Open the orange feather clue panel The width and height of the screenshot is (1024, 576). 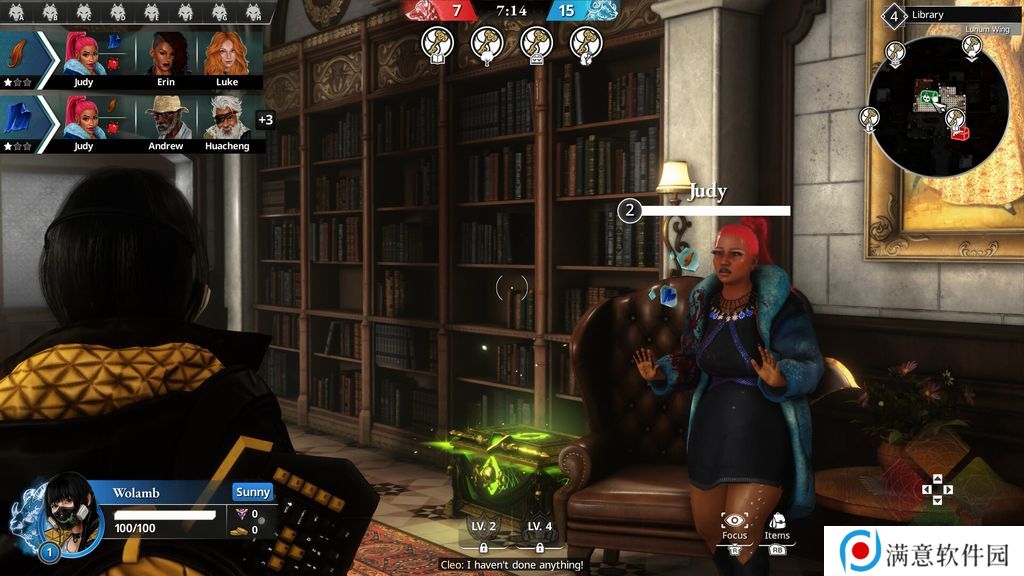pos(17,54)
